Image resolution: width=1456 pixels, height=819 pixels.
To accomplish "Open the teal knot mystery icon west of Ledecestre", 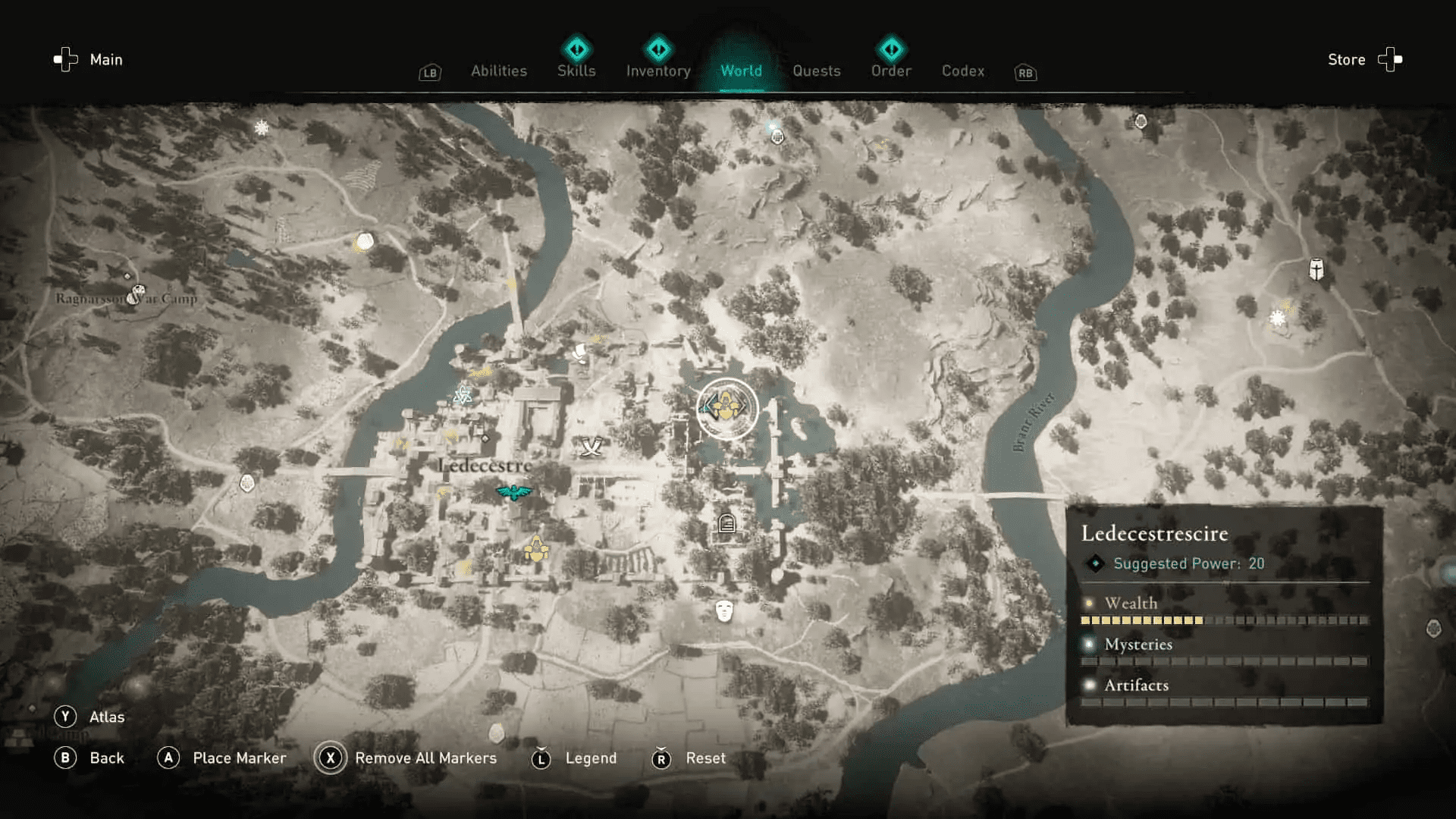I will (x=463, y=395).
